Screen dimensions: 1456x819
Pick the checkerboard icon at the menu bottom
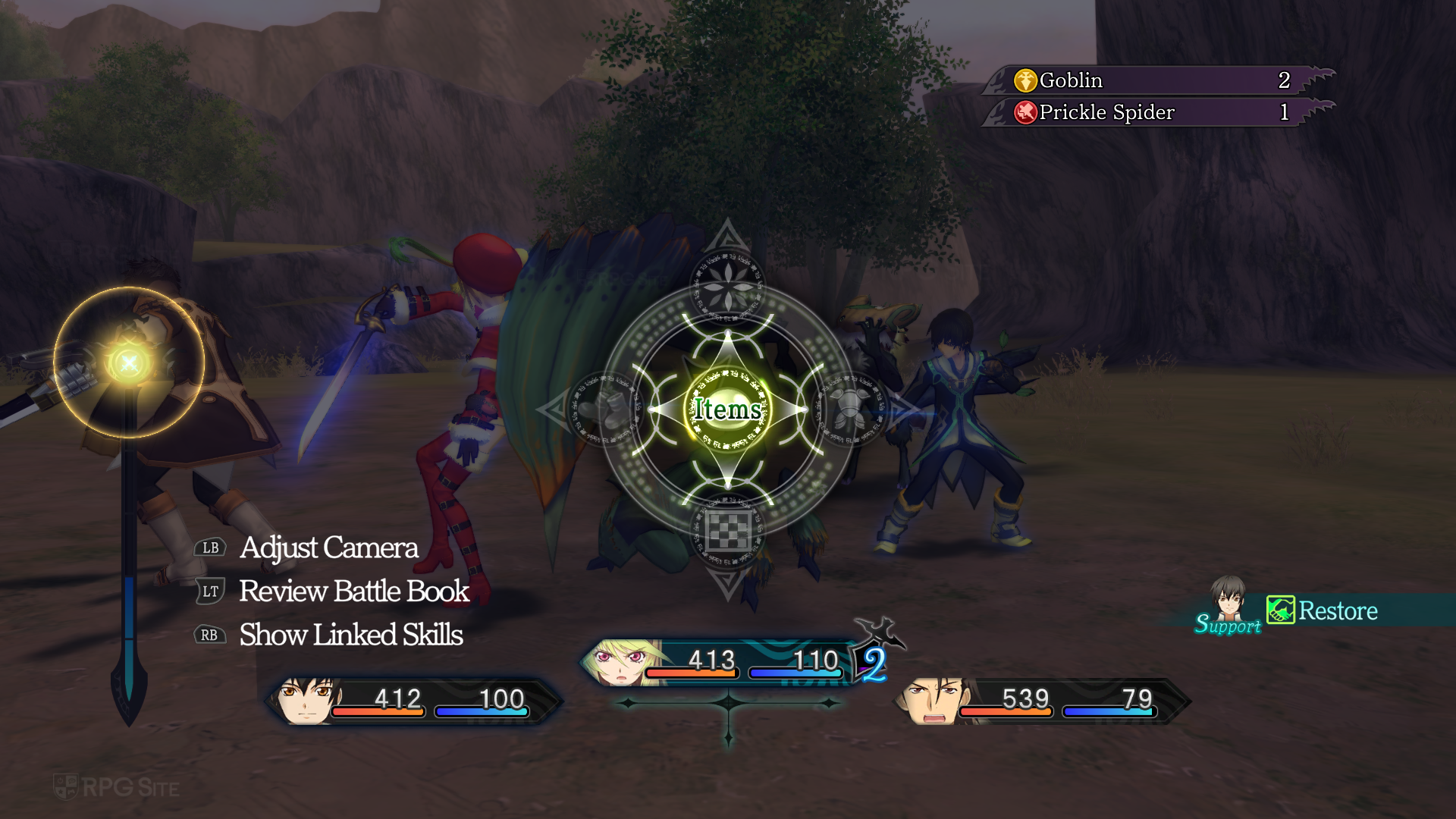727,531
